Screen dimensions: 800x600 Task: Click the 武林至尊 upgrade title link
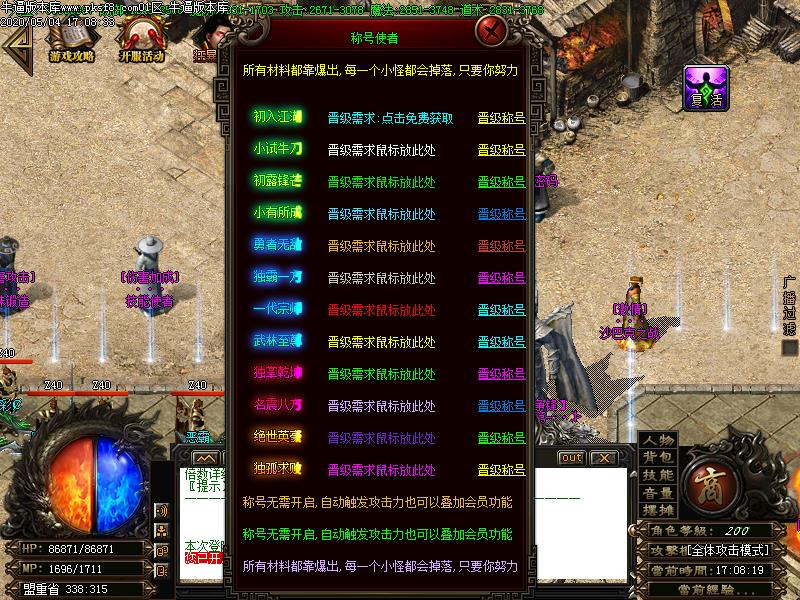(501, 342)
